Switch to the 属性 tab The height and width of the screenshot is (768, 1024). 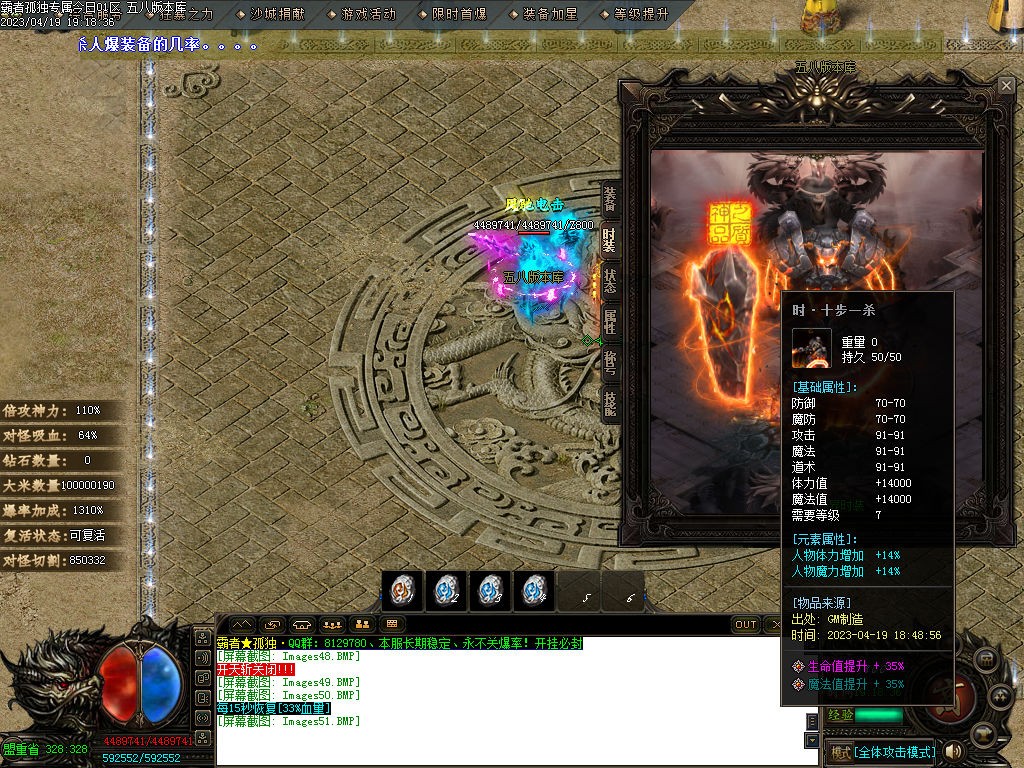point(609,322)
